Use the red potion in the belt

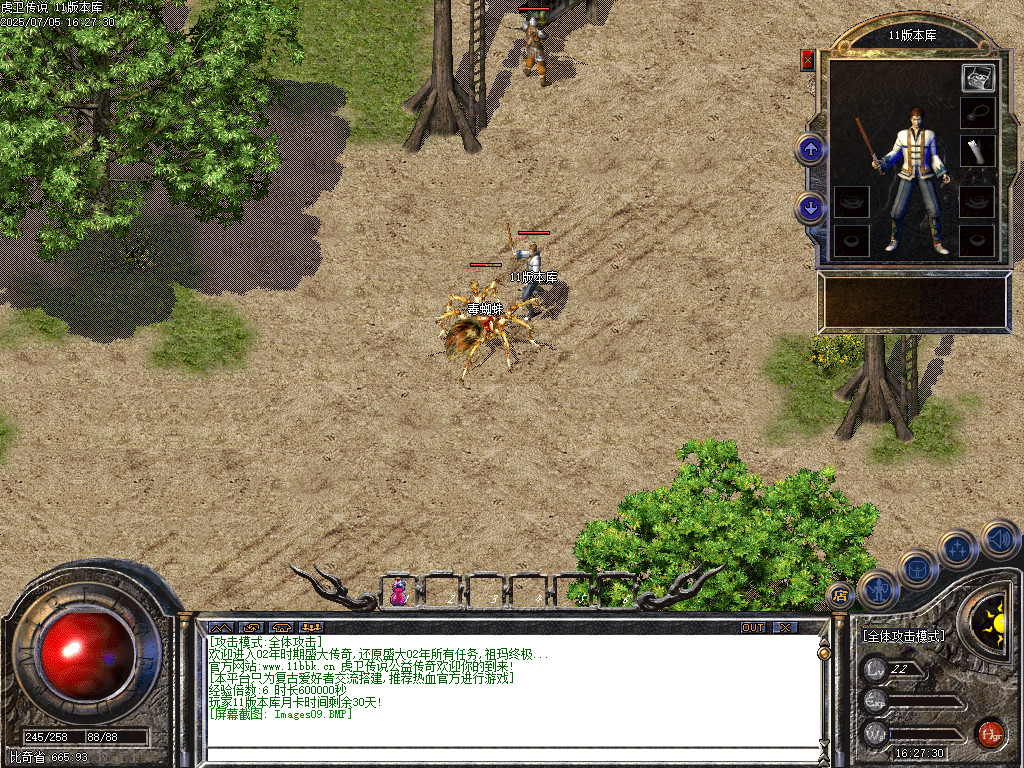pyautogui.click(x=399, y=592)
